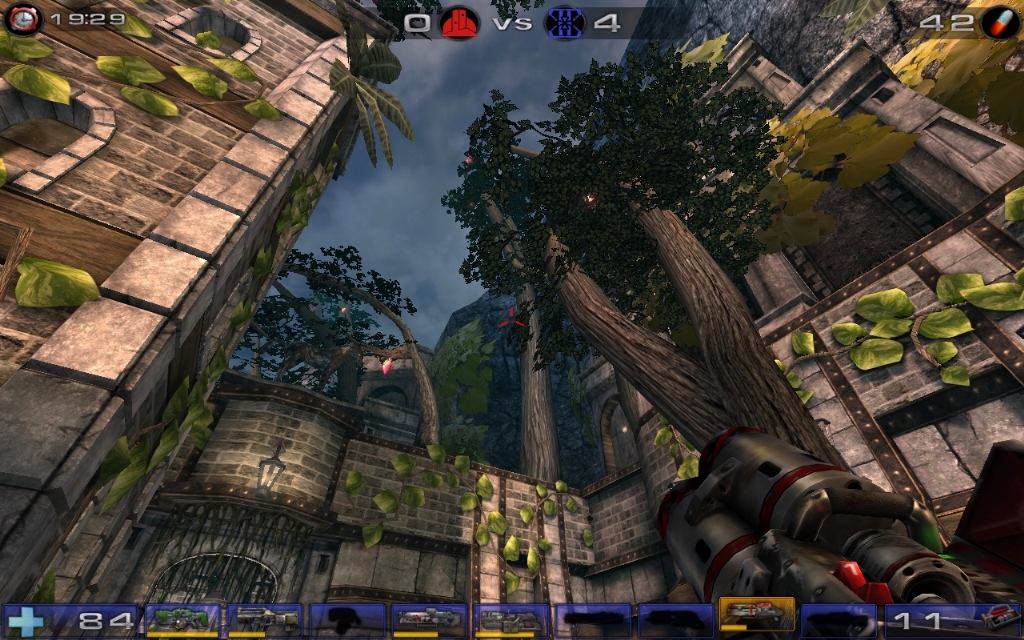Screen dimensions: 1024x640
Task: Click the highlighted Rocket Launcher slot
Action: (756, 617)
